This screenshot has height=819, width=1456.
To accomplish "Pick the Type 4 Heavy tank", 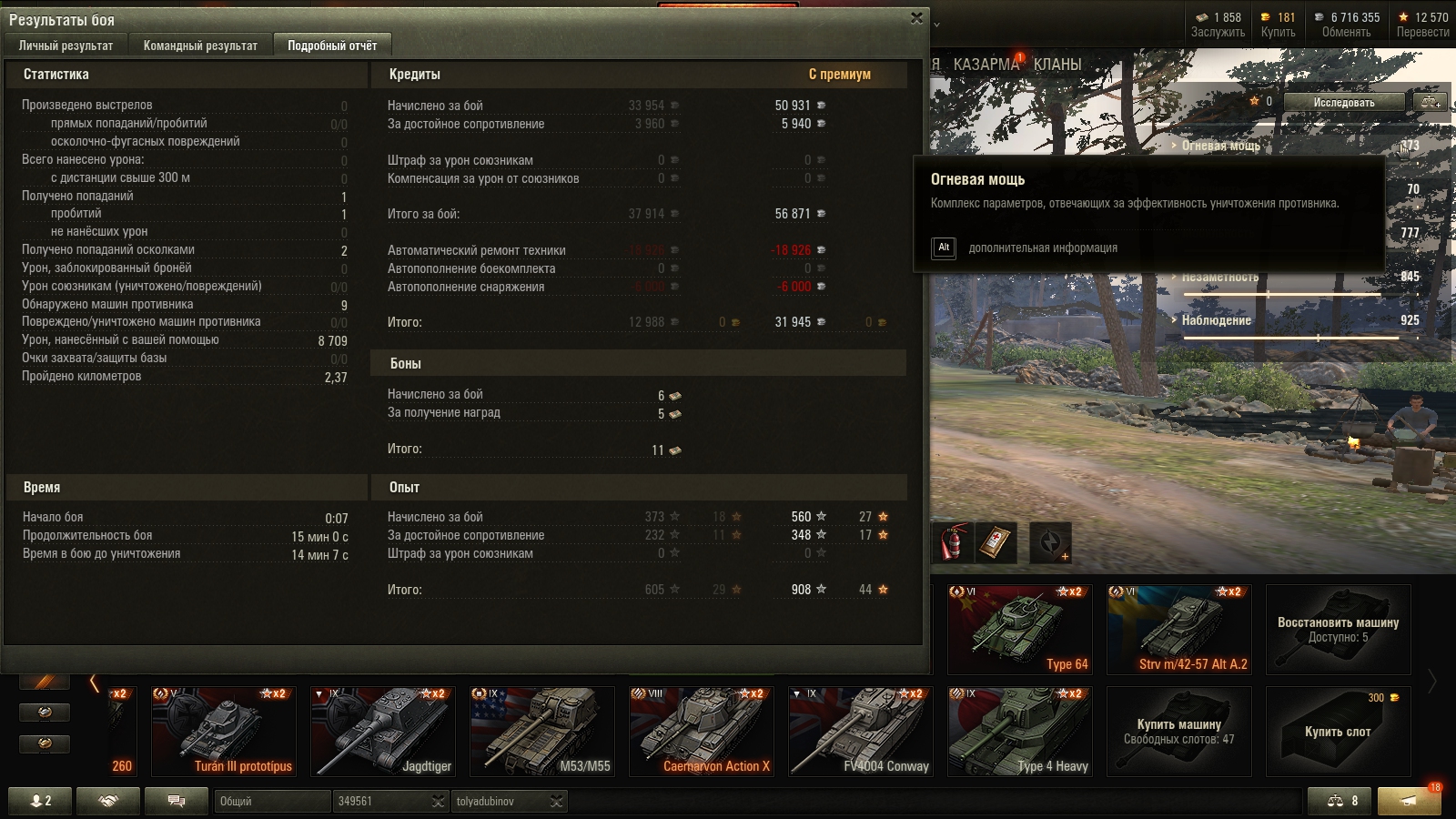I will pyautogui.click(x=1019, y=731).
